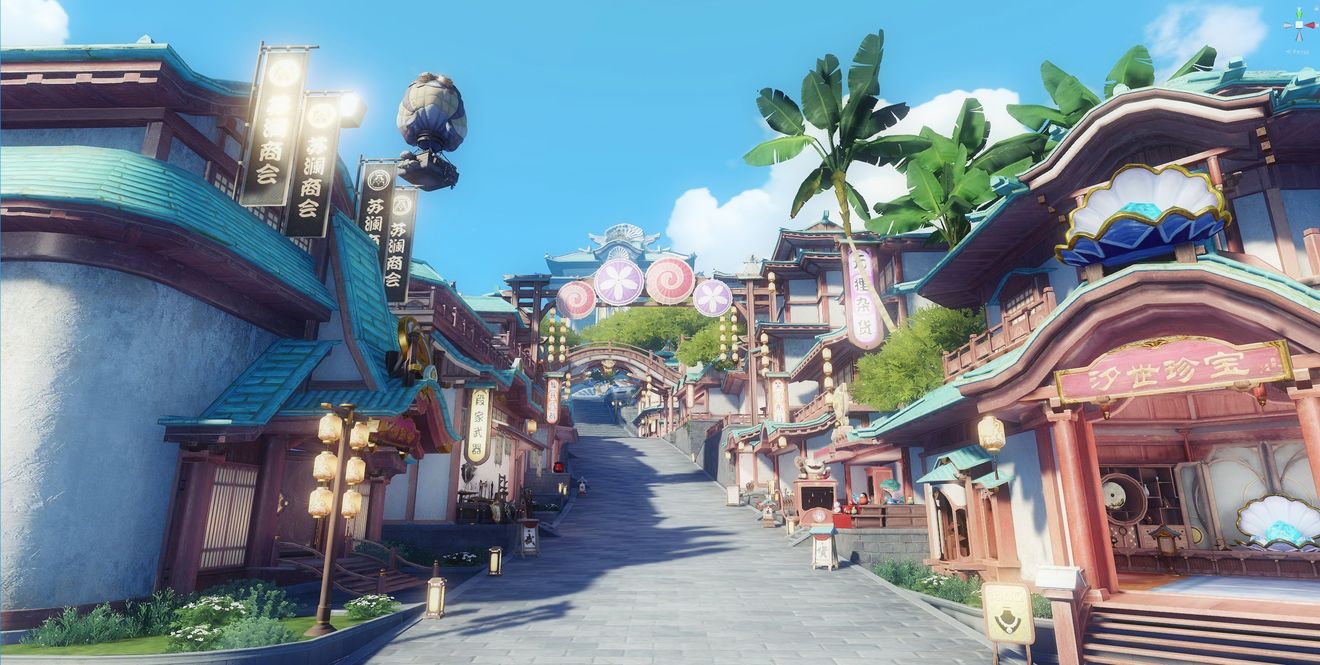Click the green Y-axis cone on scene gizmo

click(1300, 13)
